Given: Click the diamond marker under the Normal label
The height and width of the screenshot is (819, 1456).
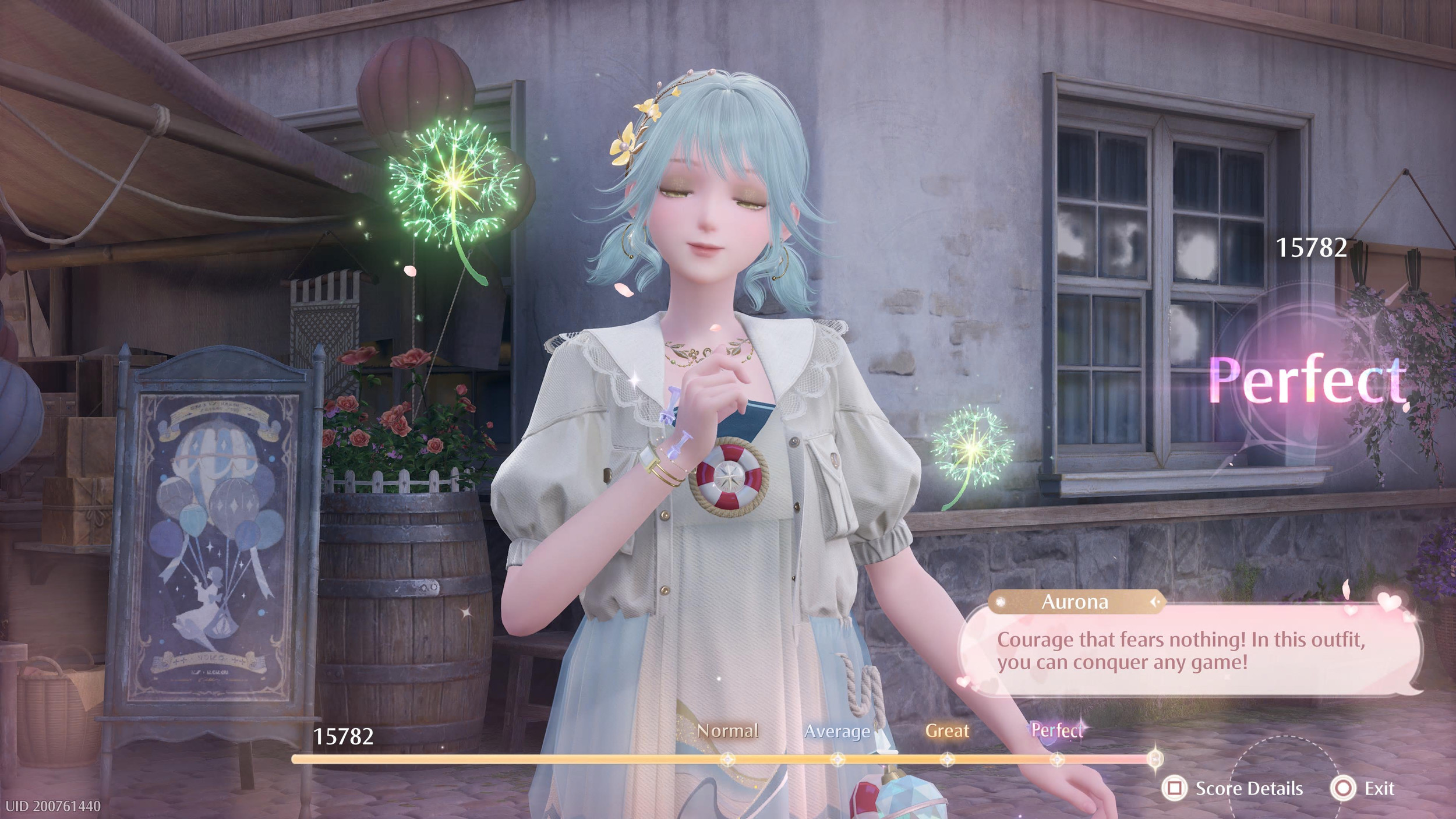Looking at the screenshot, I should (728, 759).
